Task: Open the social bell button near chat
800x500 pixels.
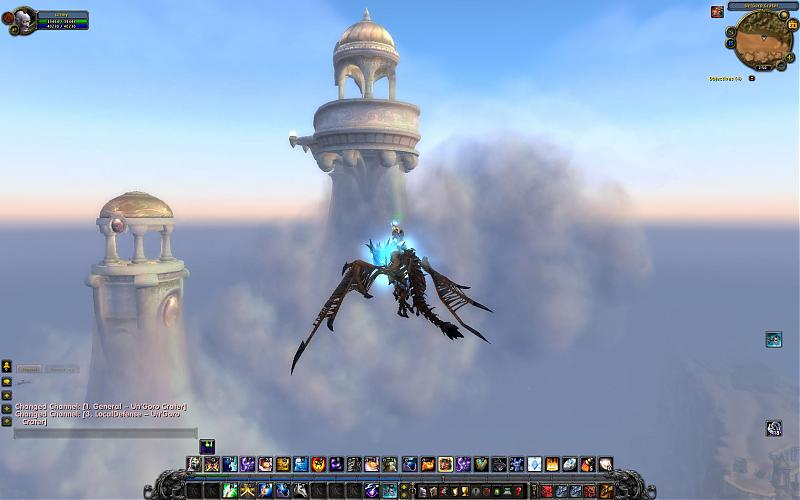Action: [7, 365]
